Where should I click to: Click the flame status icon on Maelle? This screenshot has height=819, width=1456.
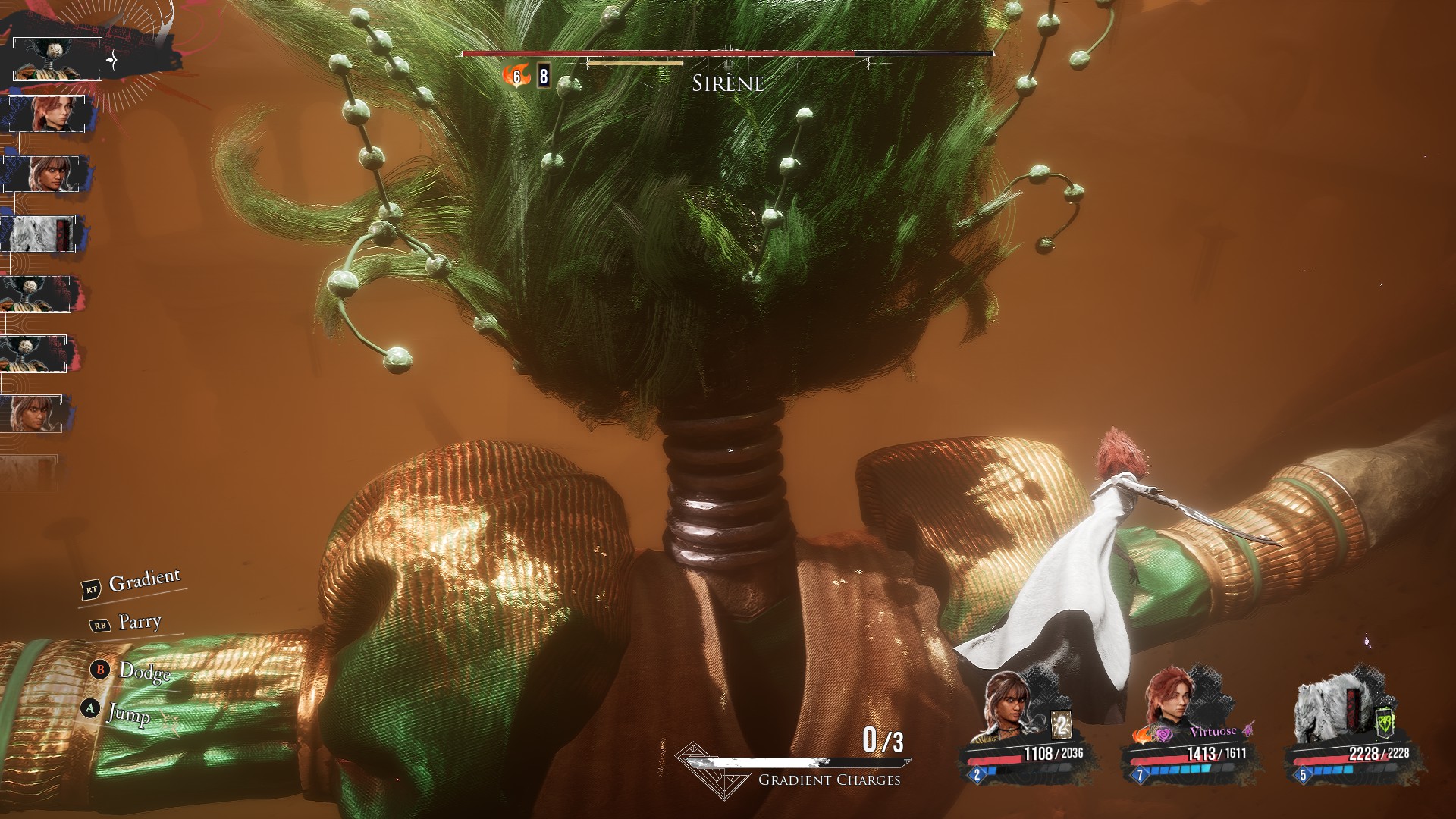[1142, 734]
